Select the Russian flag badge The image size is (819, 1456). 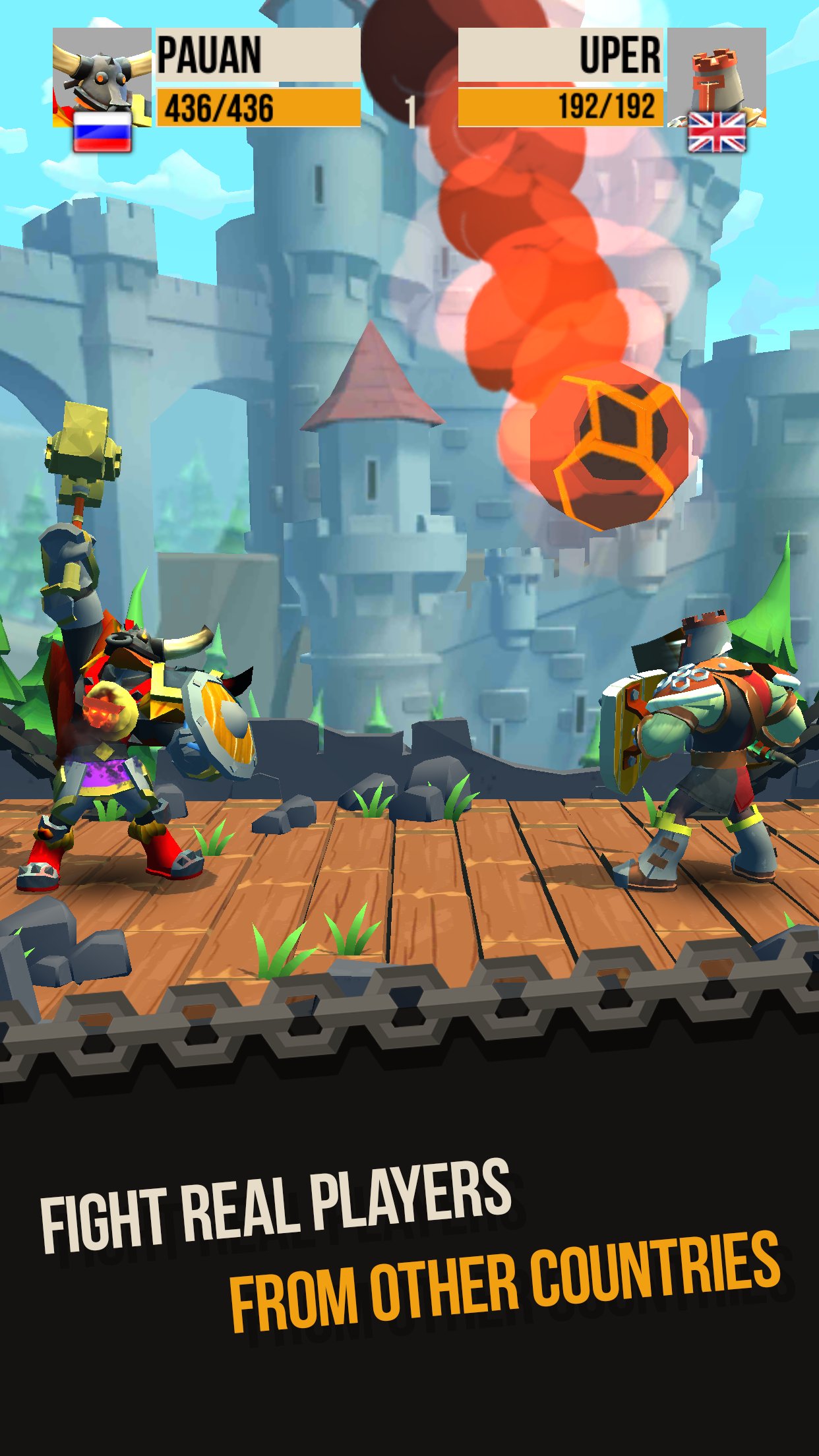[x=102, y=132]
